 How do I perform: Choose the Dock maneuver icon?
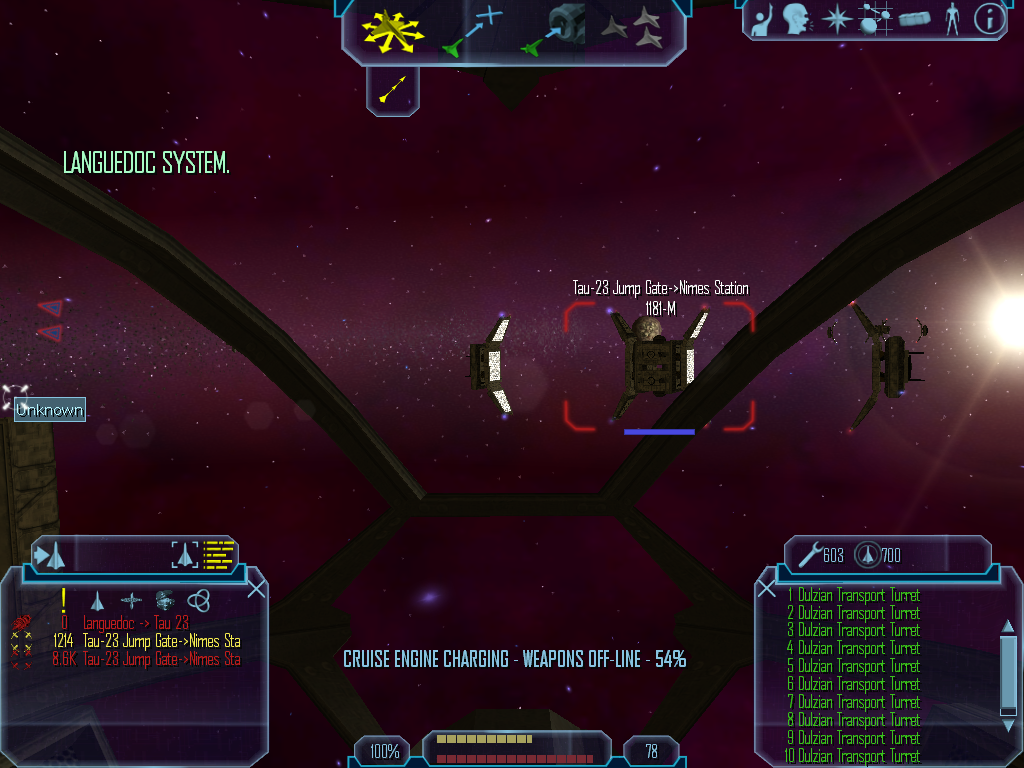point(555,29)
